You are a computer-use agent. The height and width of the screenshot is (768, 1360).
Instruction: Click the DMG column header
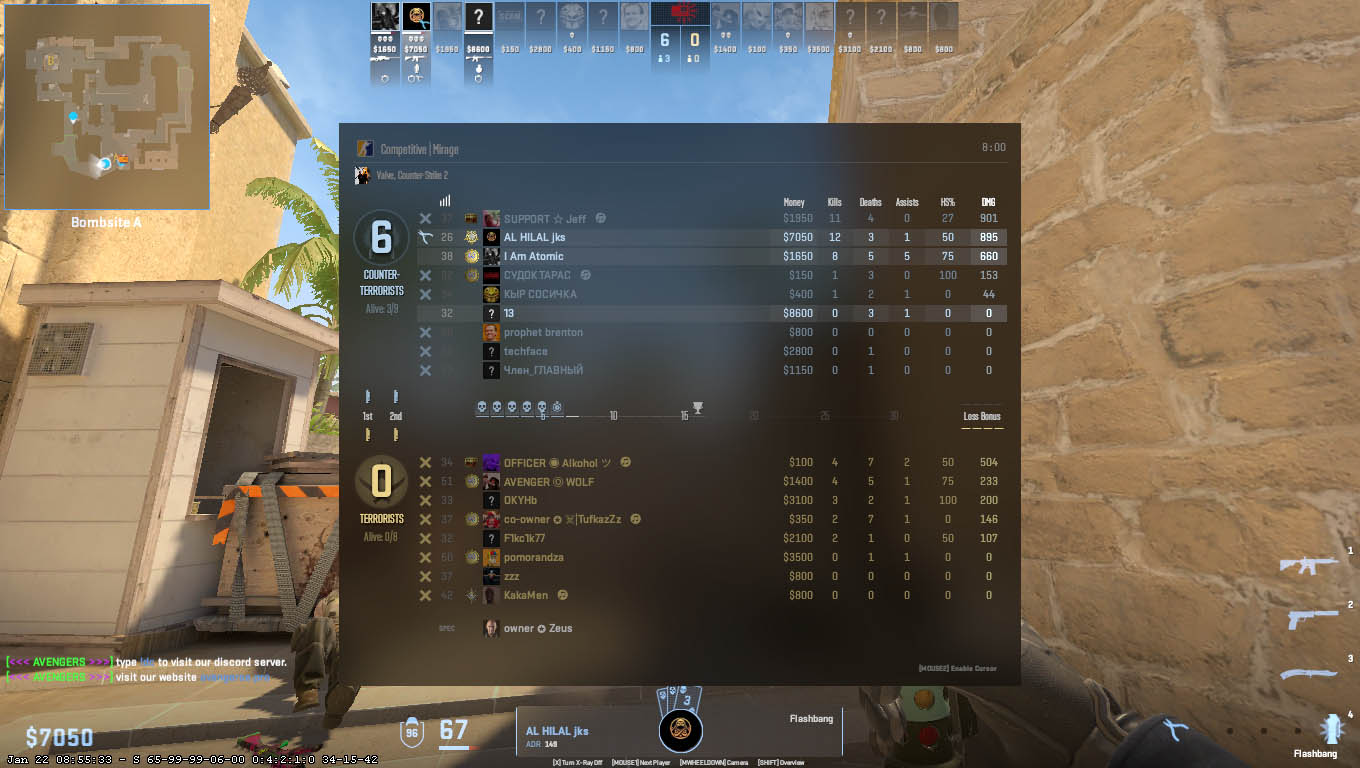[988, 202]
